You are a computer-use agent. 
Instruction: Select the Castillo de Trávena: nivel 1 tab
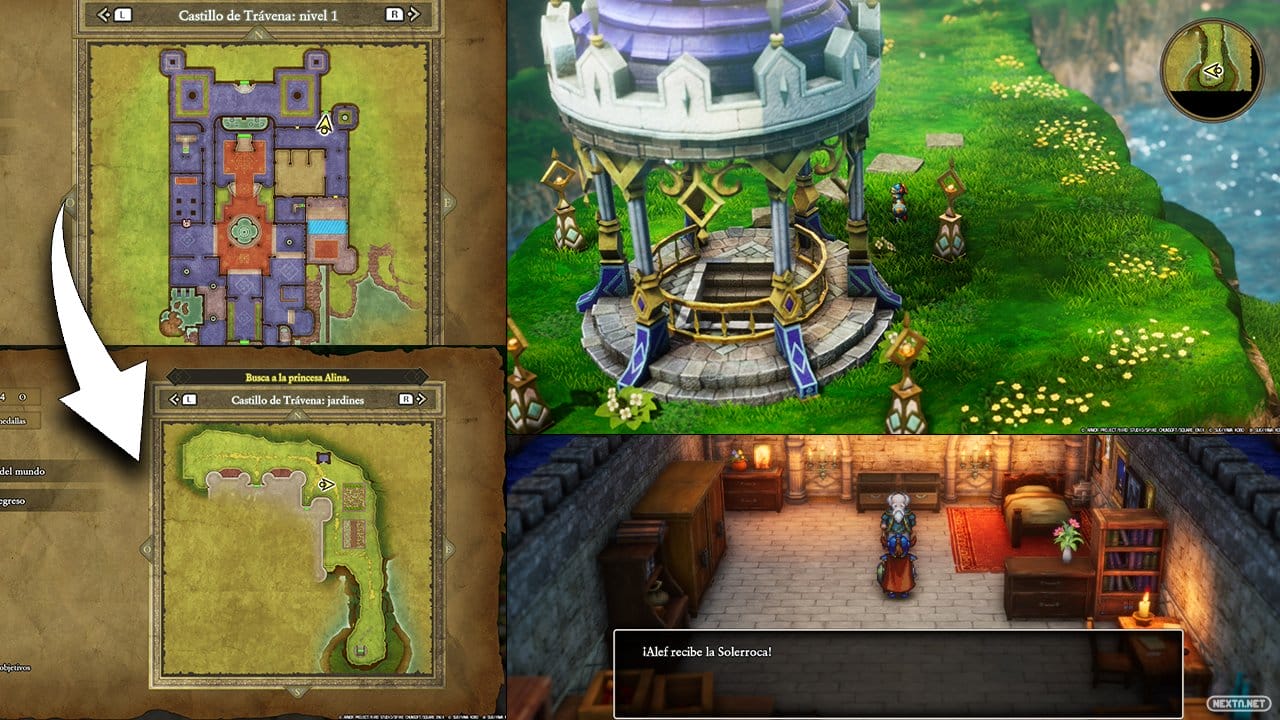258,15
